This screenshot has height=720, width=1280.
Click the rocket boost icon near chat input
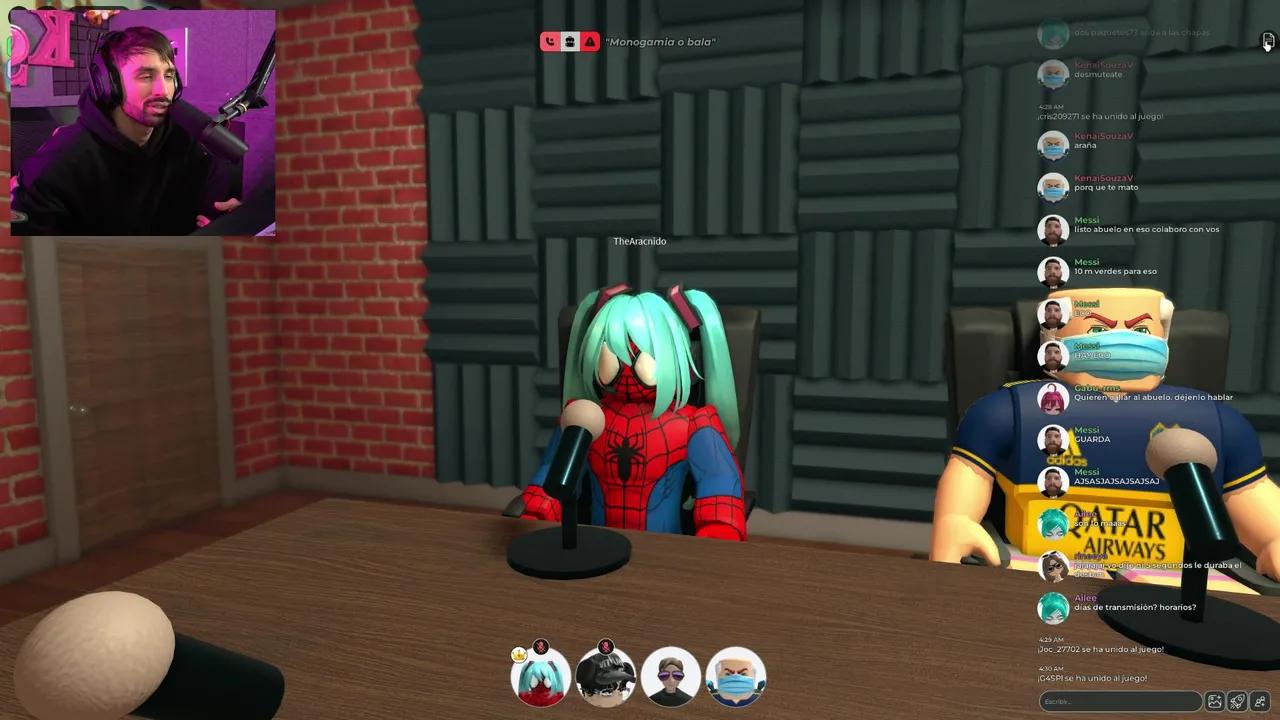[x=1237, y=701]
